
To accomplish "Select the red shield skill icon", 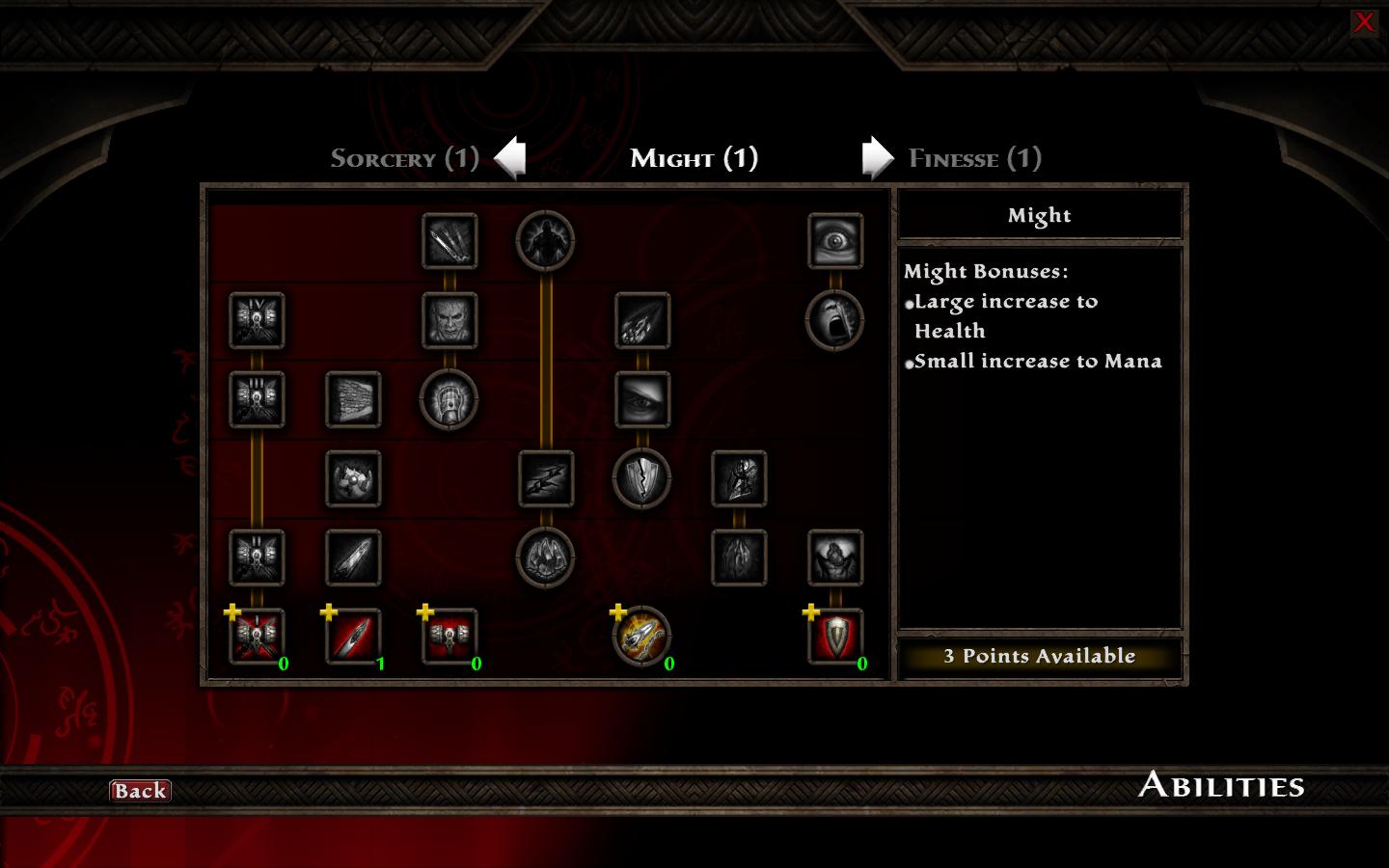I will click(x=835, y=637).
